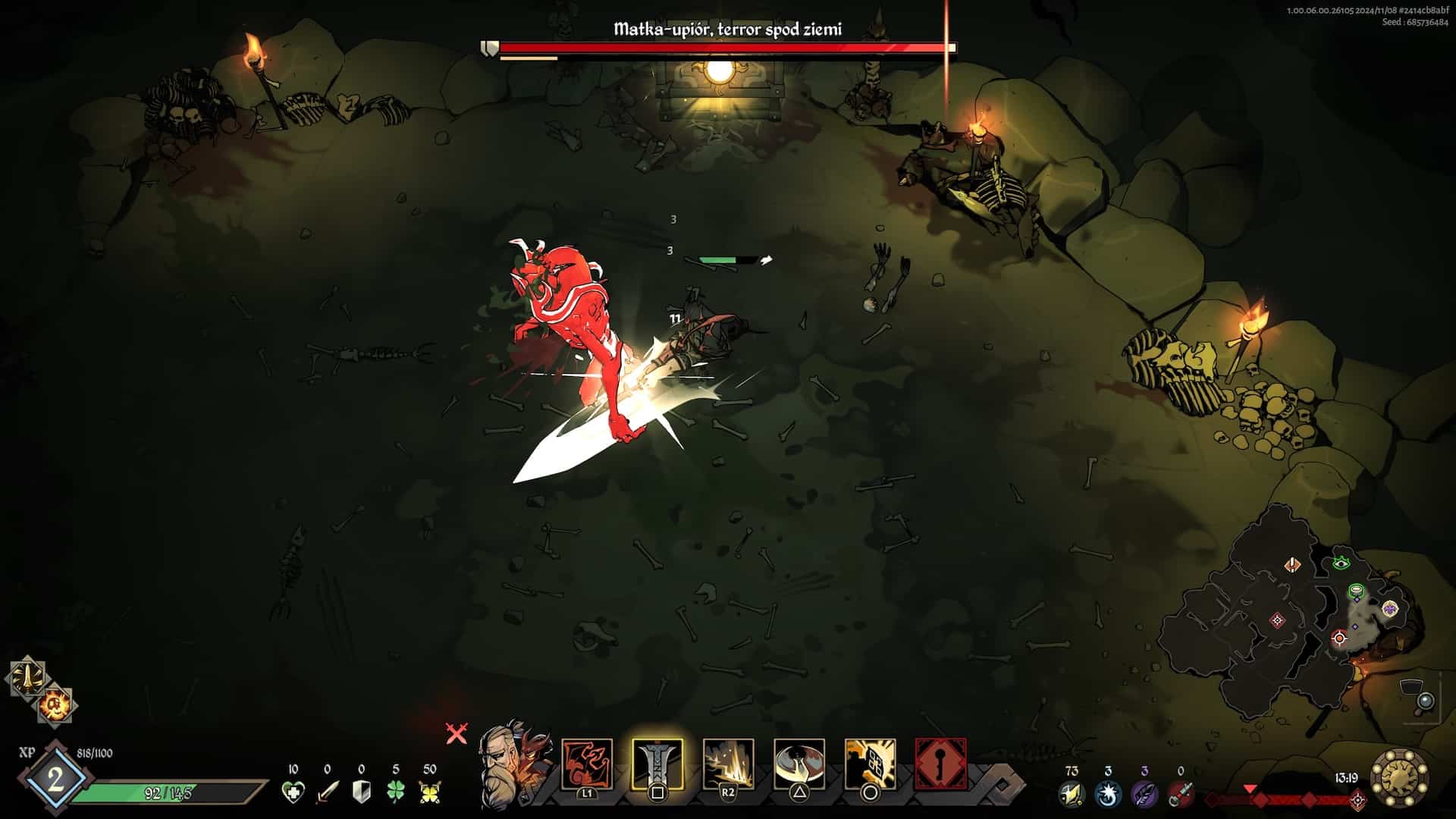1456x819 pixels.
Task: Click the red locked key slot
Action: pos(940,764)
